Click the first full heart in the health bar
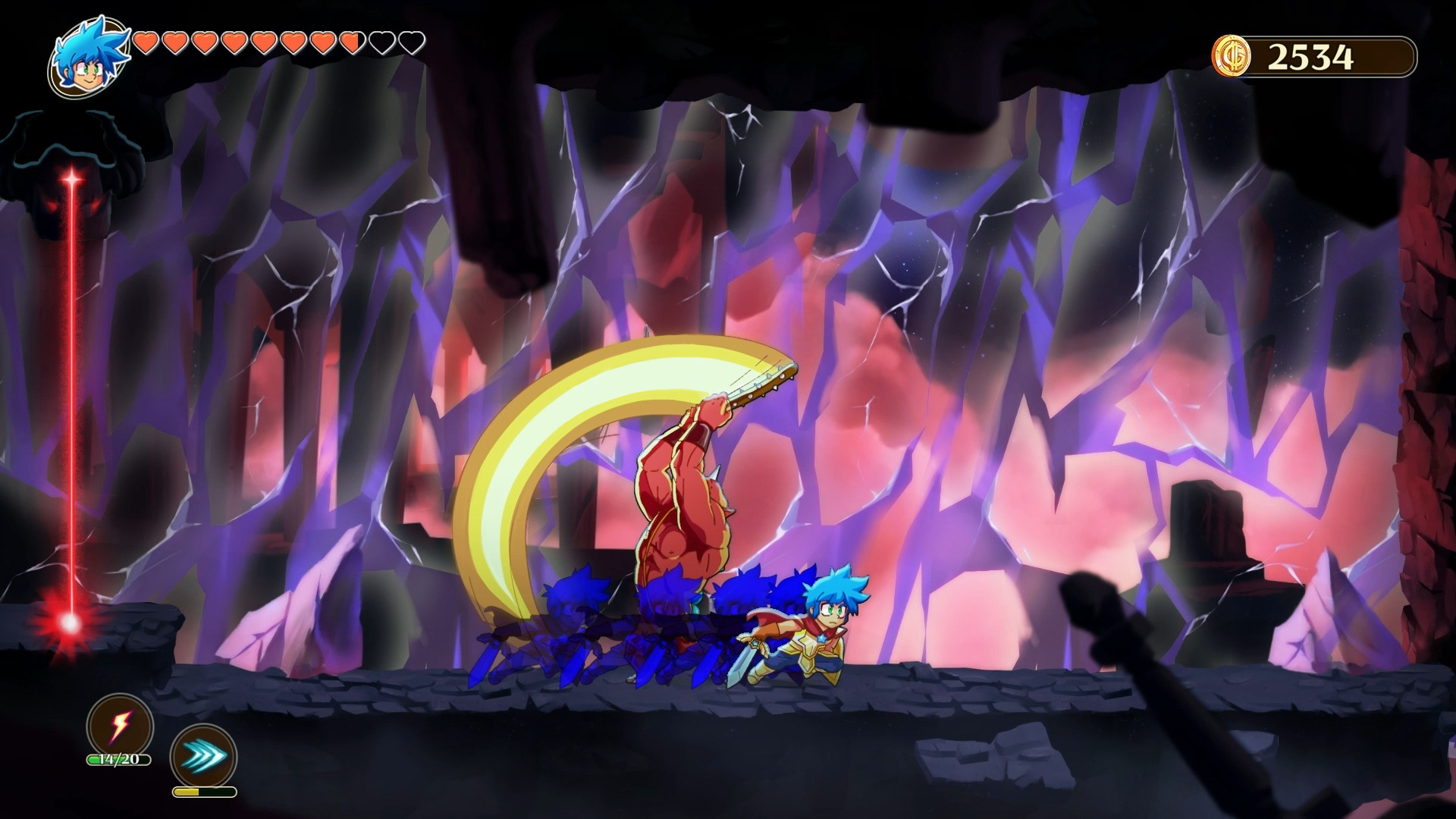 pyautogui.click(x=145, y=42)
